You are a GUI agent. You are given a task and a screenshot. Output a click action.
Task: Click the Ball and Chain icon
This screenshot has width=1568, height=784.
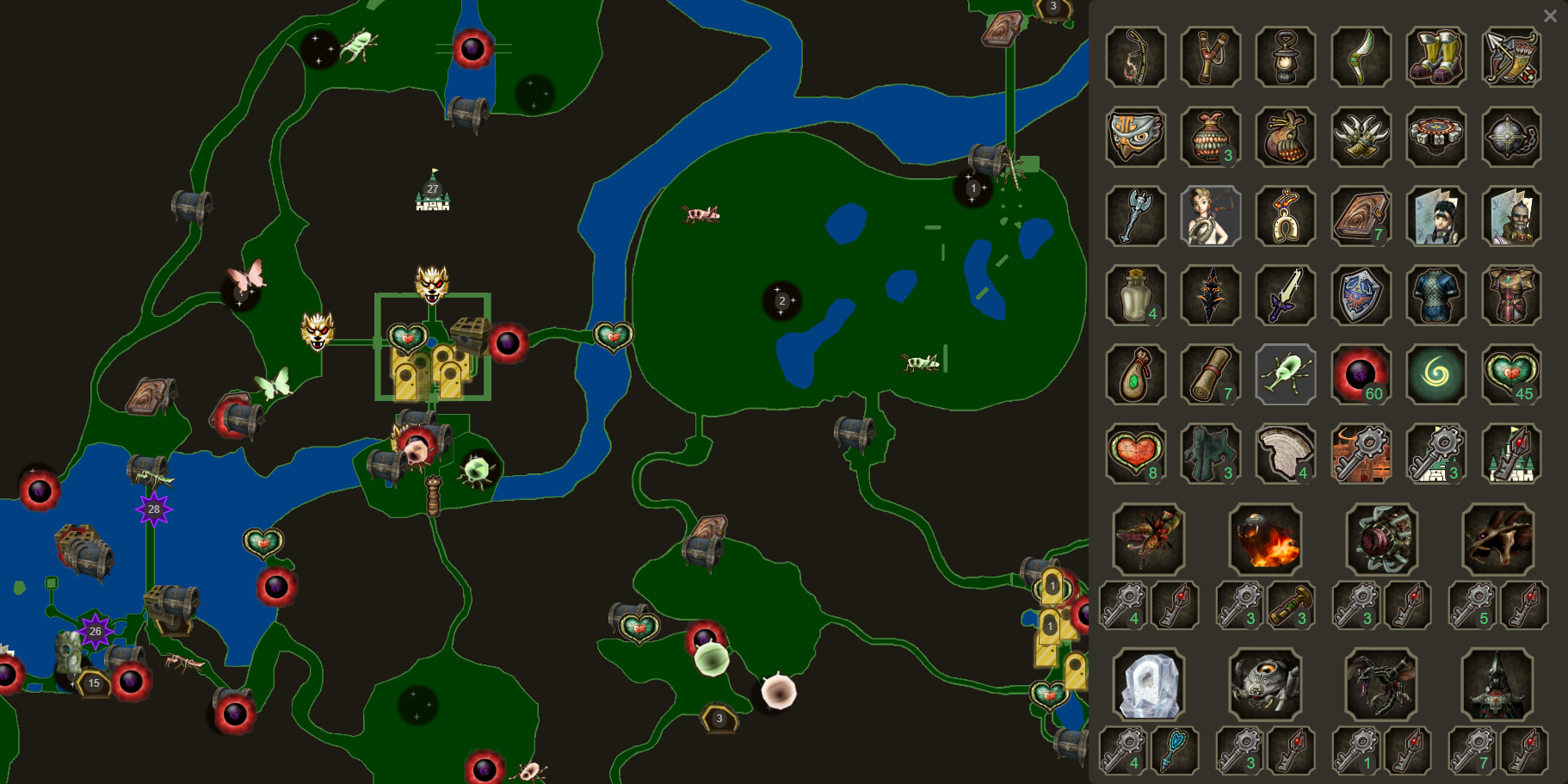pos(1510,137)
